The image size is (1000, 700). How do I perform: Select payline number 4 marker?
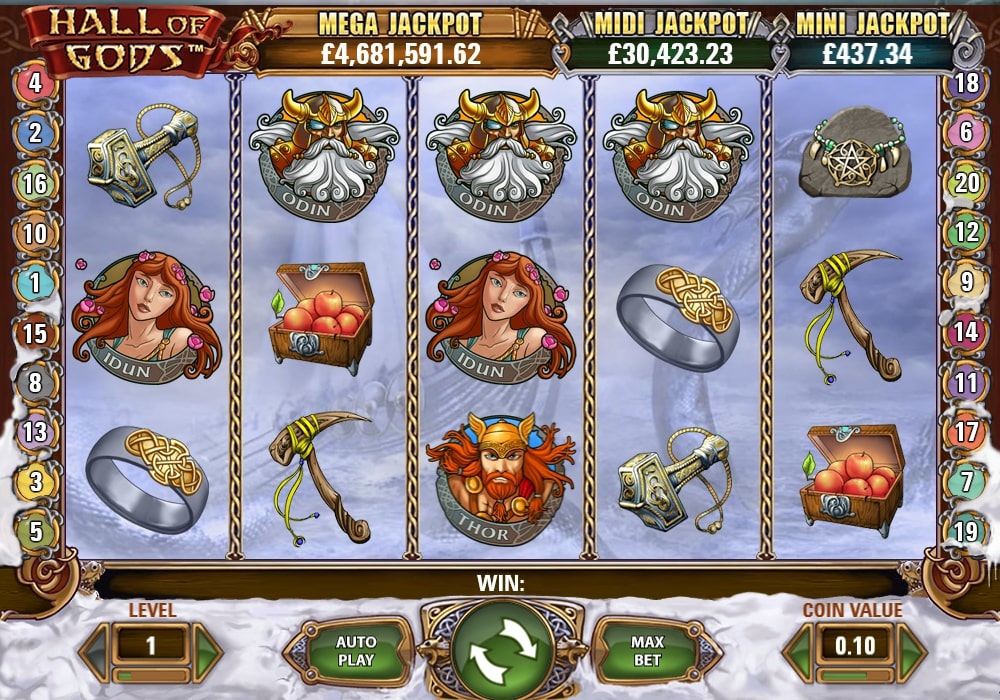click(35, 82)
